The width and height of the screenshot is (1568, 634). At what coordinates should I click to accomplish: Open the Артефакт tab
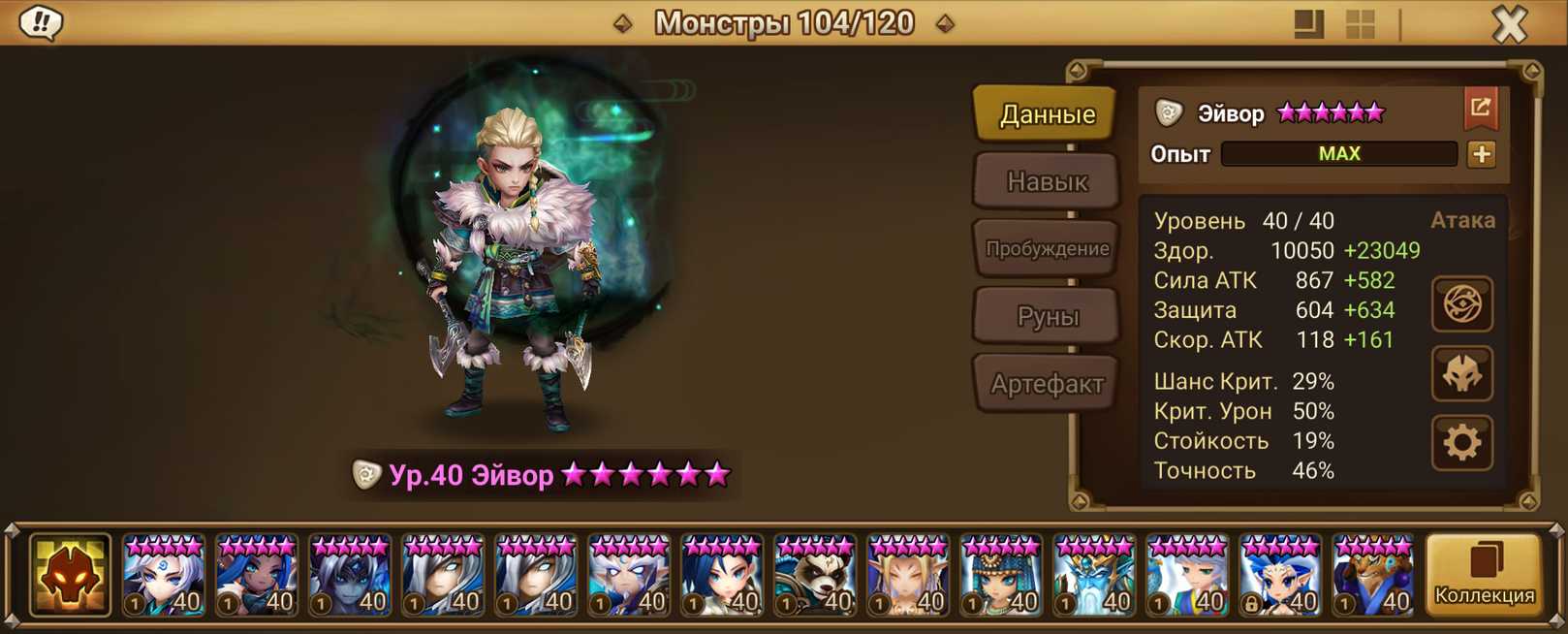1047,384
